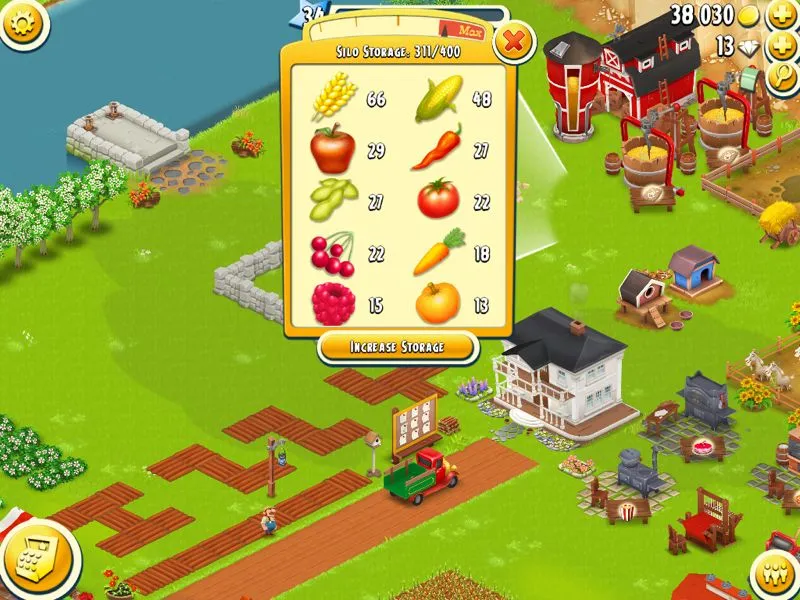This screenshot has height=600, width=800.
Task: Select the raspberry in storage
Action: point(332,302)
